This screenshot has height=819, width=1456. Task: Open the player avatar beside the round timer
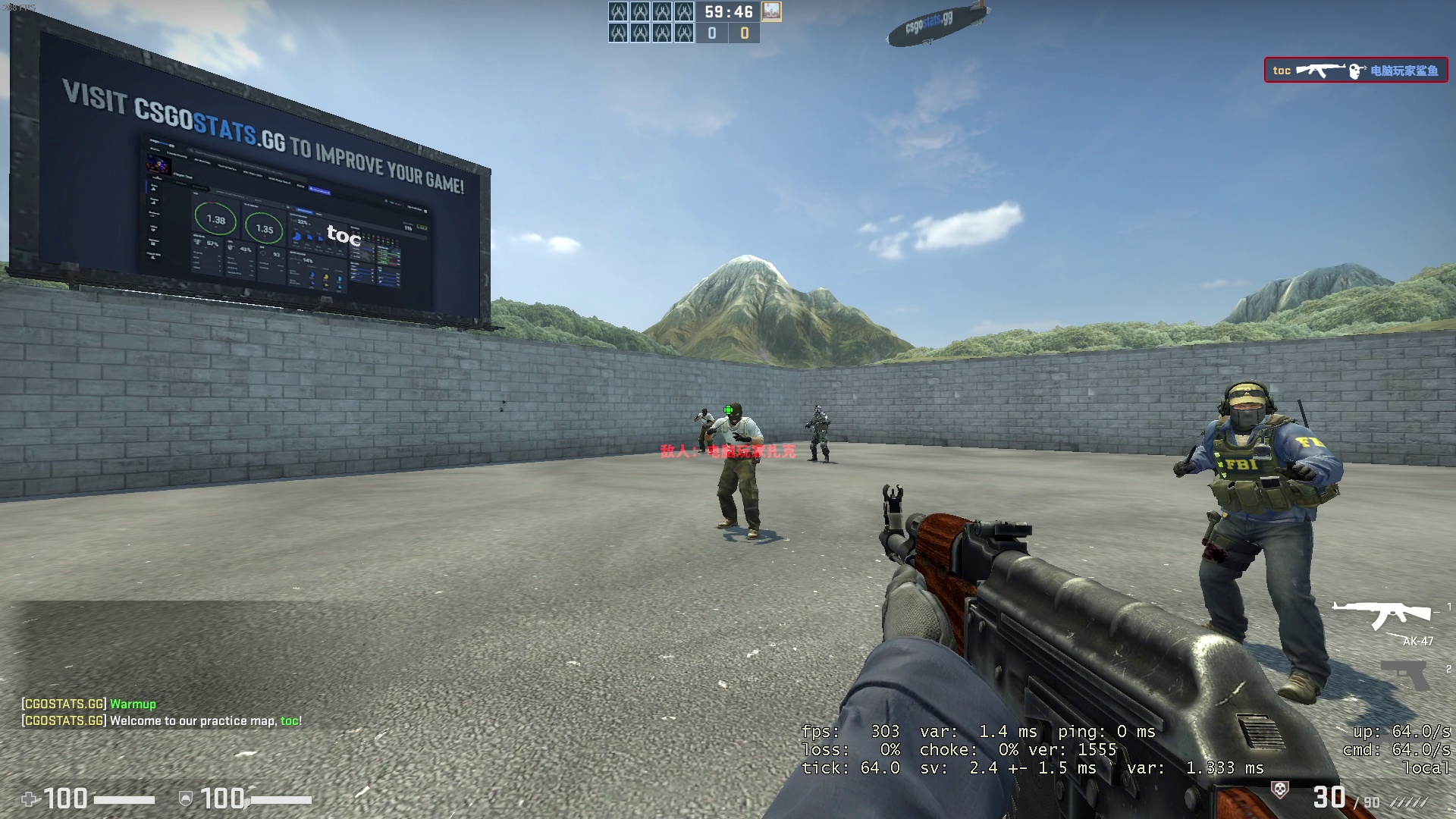(x=771, y=11)
